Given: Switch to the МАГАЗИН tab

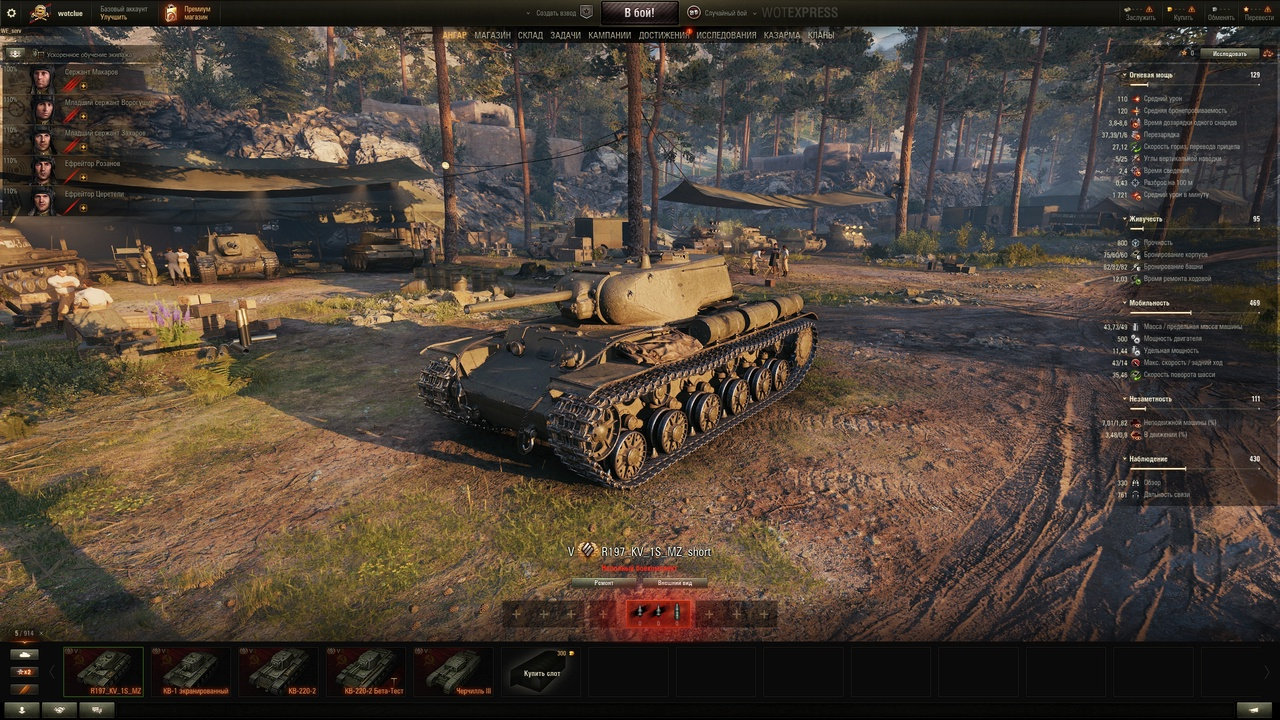Looking at the screenshot, I should pyautogui.click(x=492, y=36).
